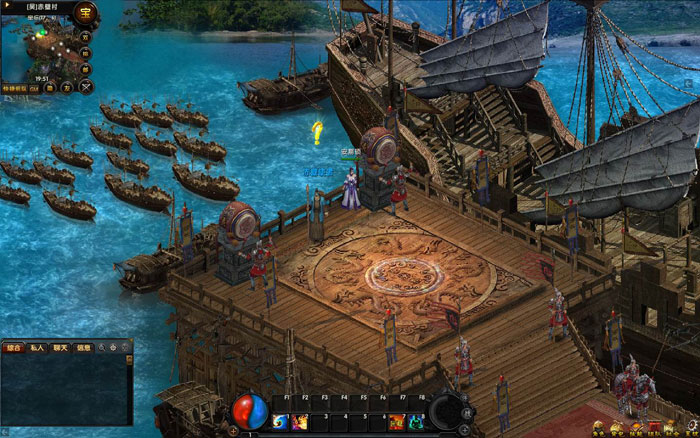The image size is (700, 438).
Task: Activate the purple flame skill slot
Action: click(300, 422)
